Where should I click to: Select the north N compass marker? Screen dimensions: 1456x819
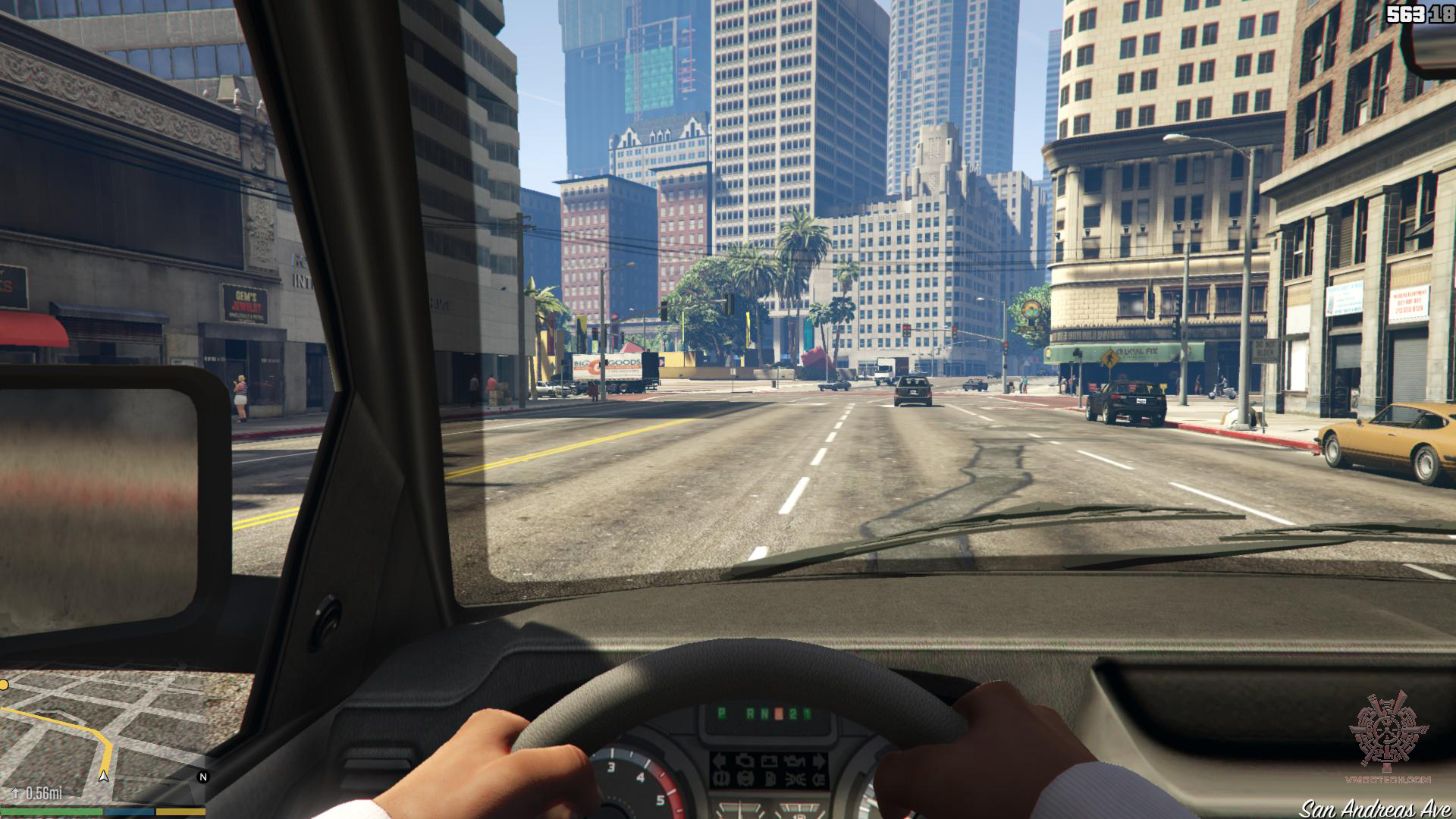click(x=202, y=777)
